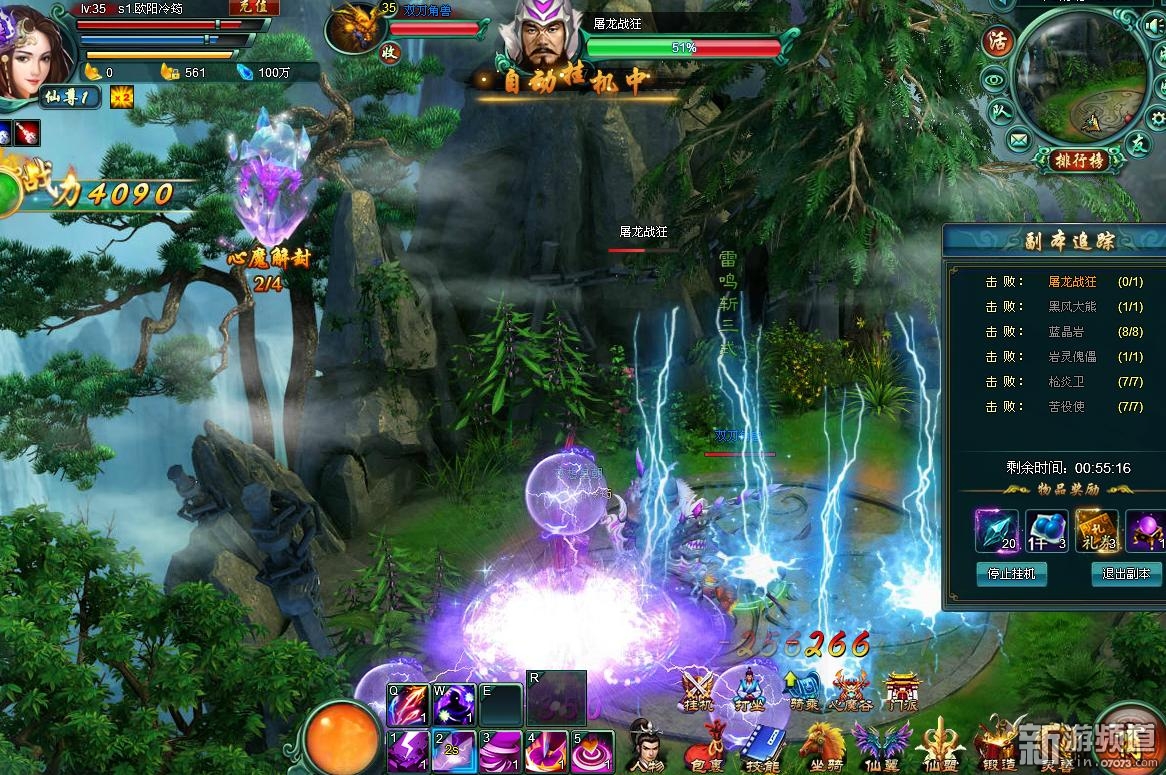Open the 队 team button
The image size is (1166, 775).
pyautogui.click(x=998, y=112)
